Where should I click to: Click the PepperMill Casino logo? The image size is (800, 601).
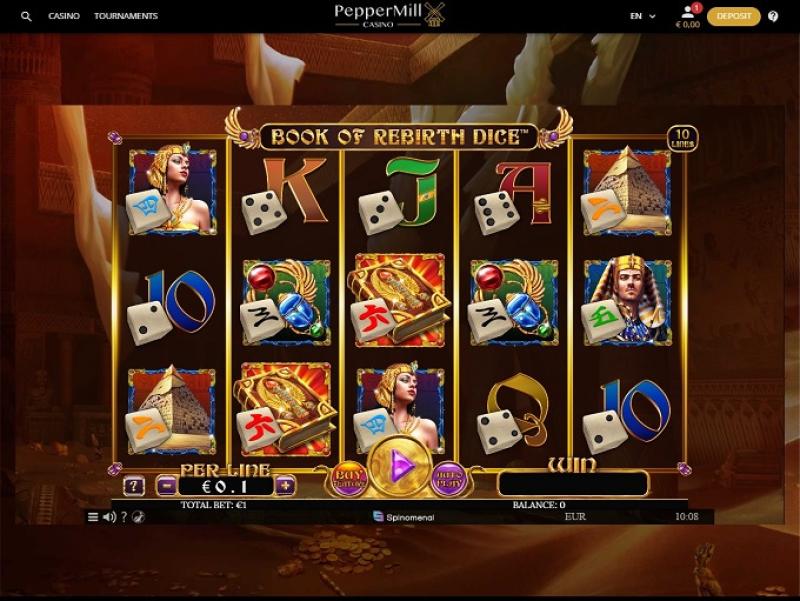point(390,15)
